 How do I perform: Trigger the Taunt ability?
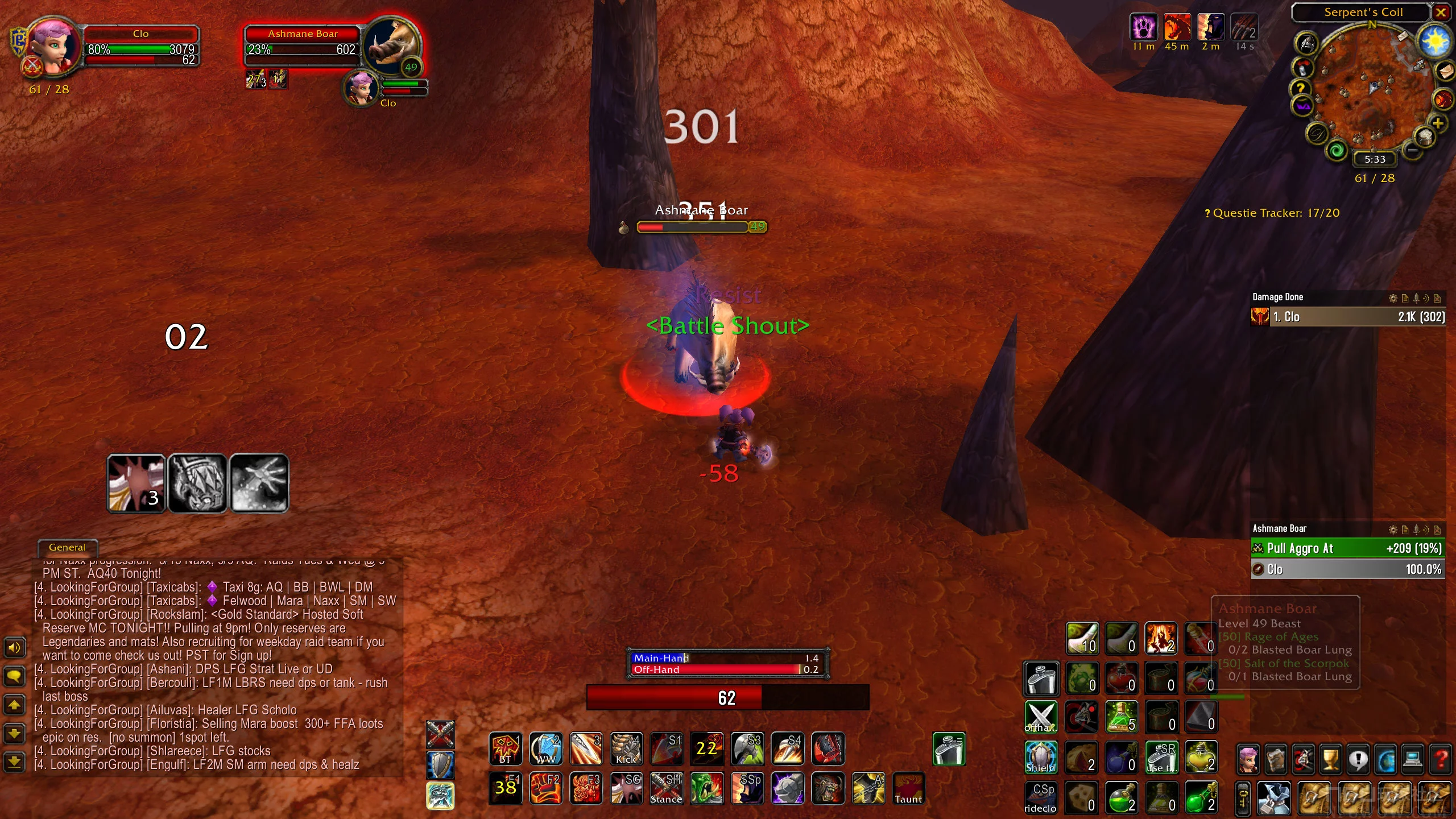(908, 788)
